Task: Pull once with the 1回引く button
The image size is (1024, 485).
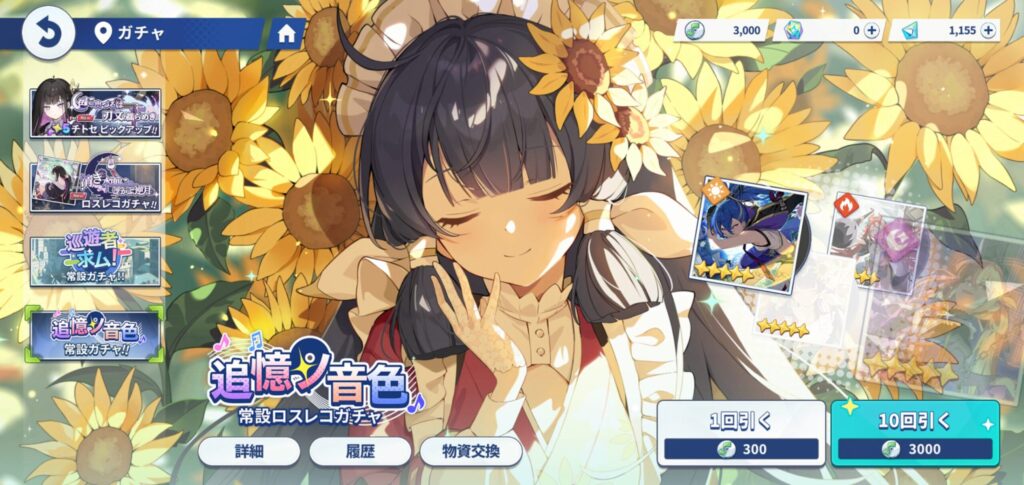Action: click(x=740, y=434)
